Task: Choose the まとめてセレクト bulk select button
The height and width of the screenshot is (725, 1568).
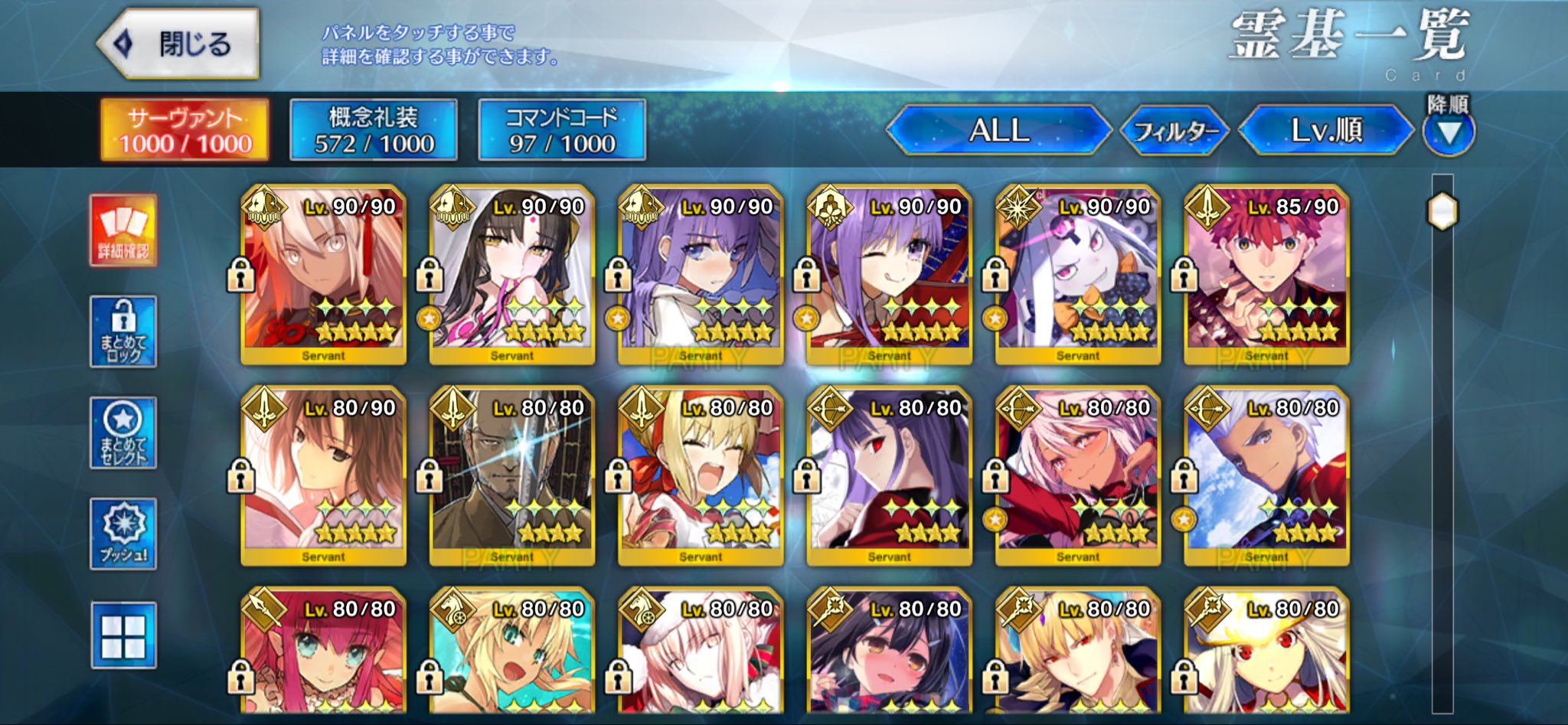Action: click(x=123, y=433)
